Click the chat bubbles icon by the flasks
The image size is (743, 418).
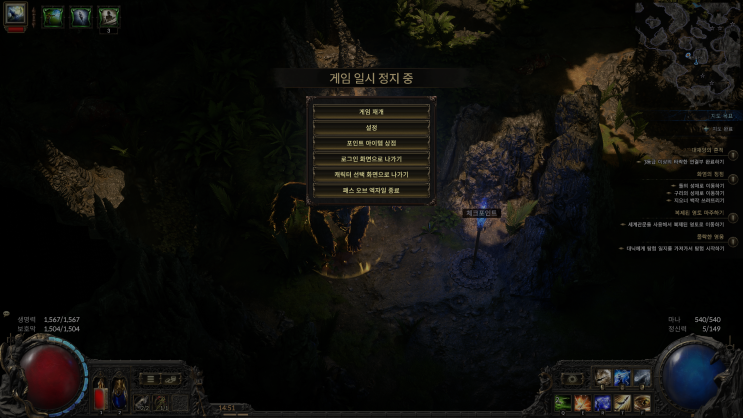171,379
